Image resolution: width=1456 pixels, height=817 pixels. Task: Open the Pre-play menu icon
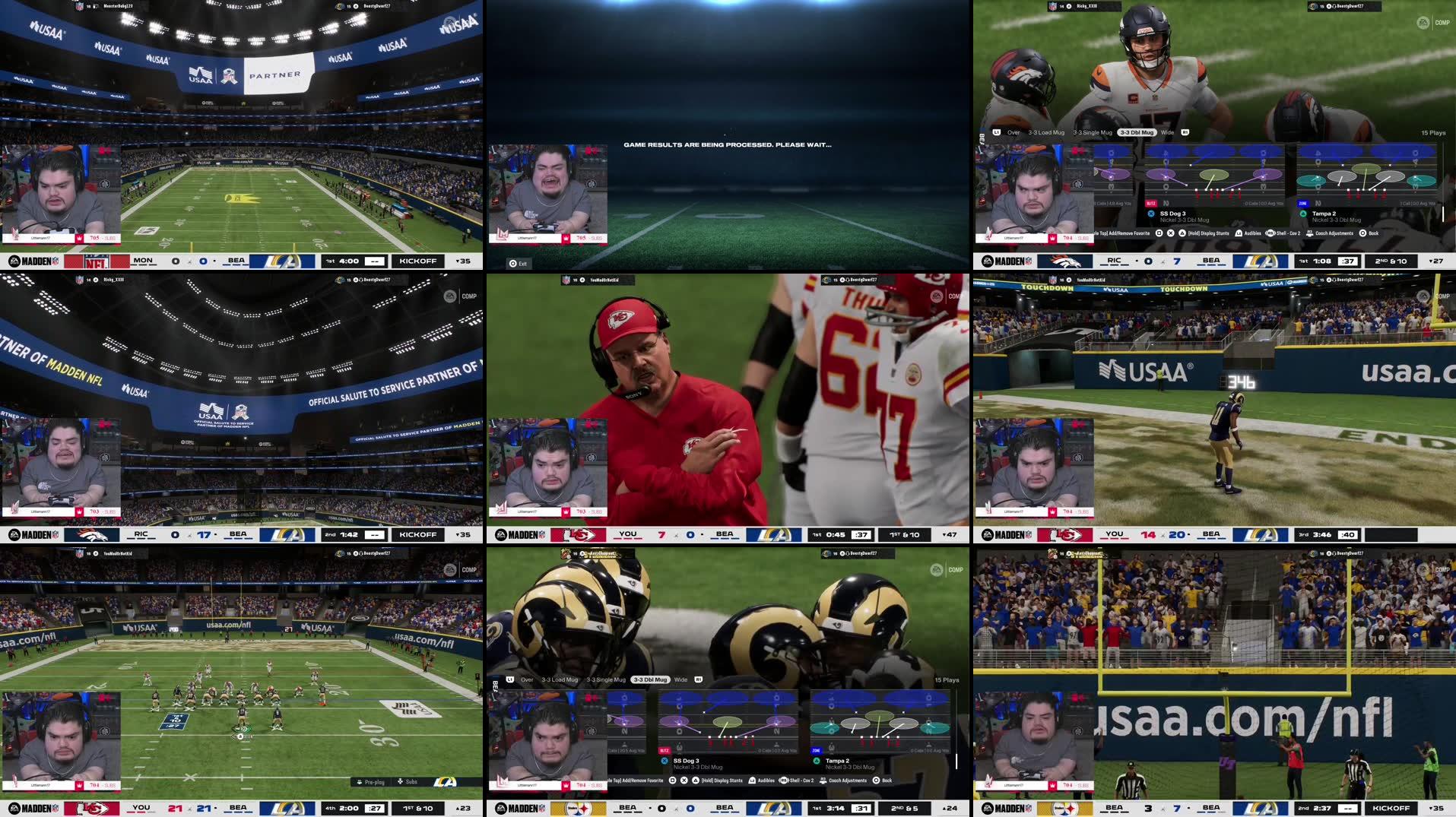pos(360,782)
